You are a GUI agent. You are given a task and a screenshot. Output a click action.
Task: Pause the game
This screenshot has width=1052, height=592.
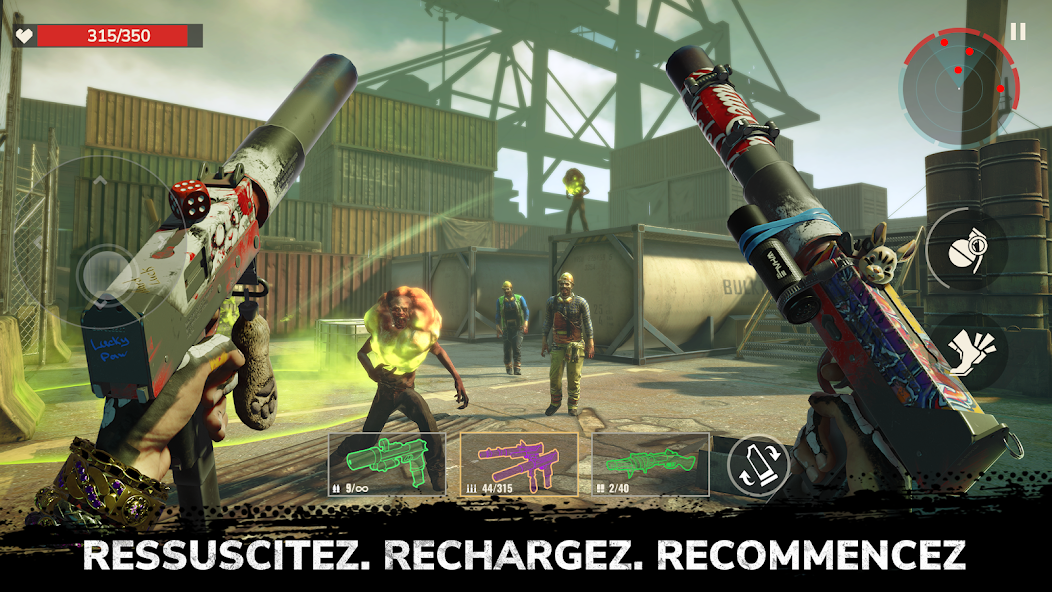(1018, 32)
